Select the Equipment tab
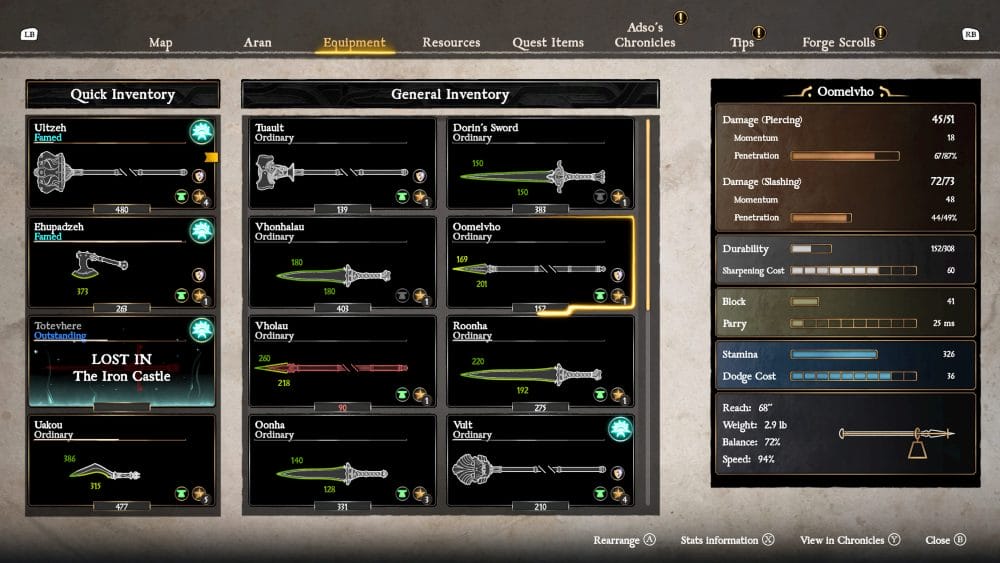 pyautogui.click(x=354, y=43)
